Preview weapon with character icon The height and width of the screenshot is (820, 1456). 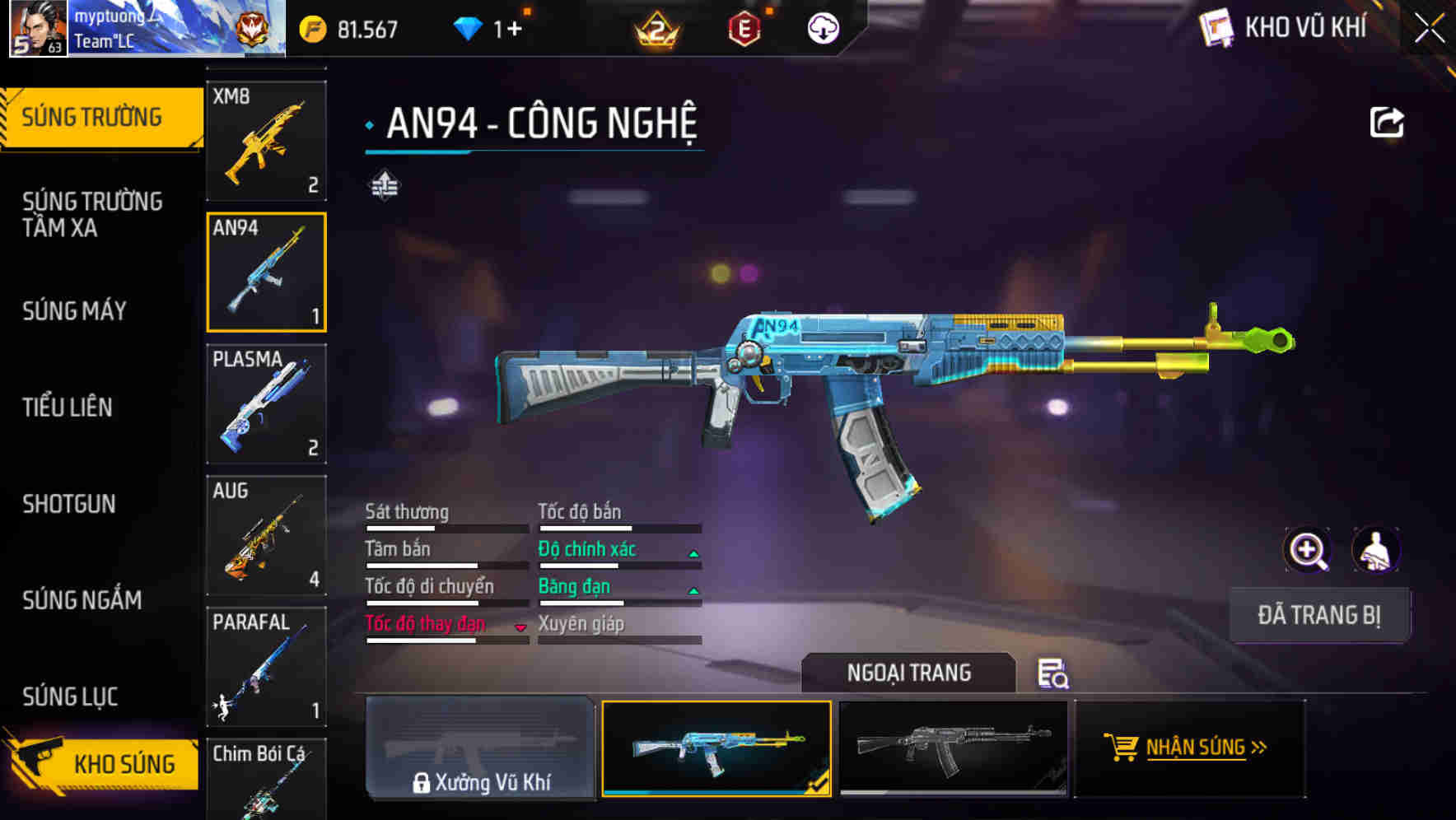coord(1376,550)
